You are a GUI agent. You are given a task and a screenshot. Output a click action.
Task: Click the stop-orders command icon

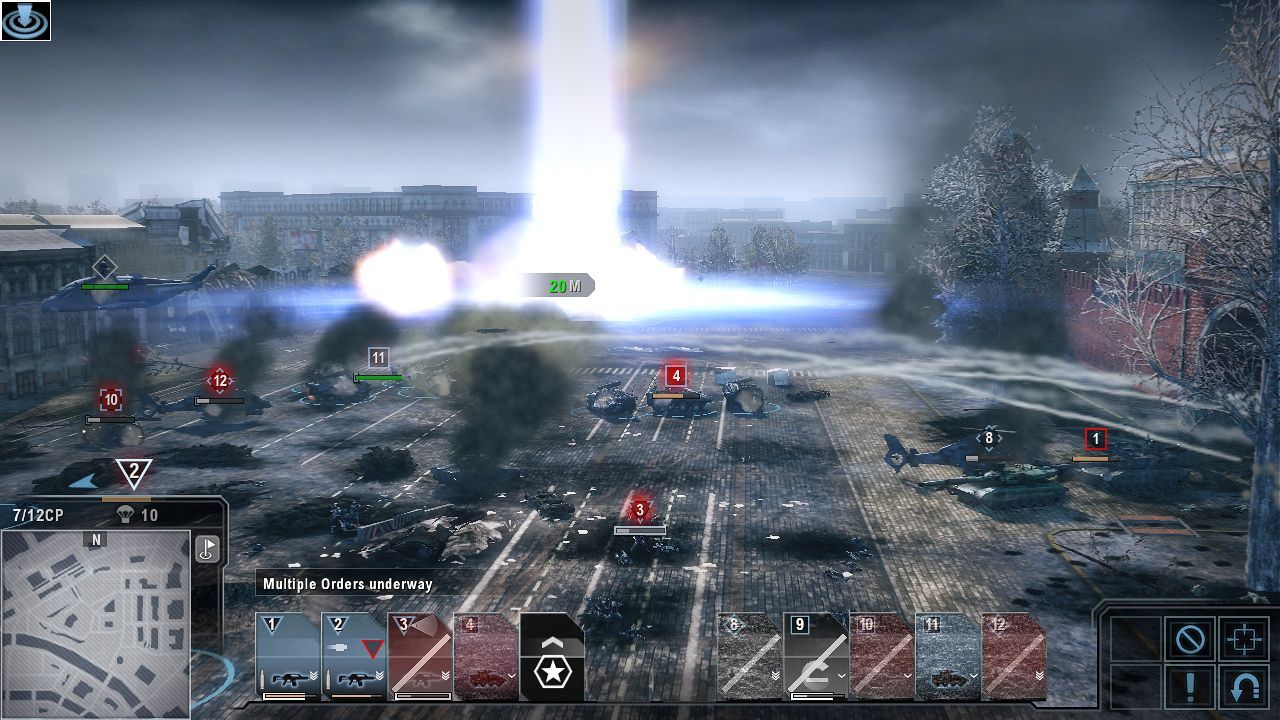point(1191,637)
